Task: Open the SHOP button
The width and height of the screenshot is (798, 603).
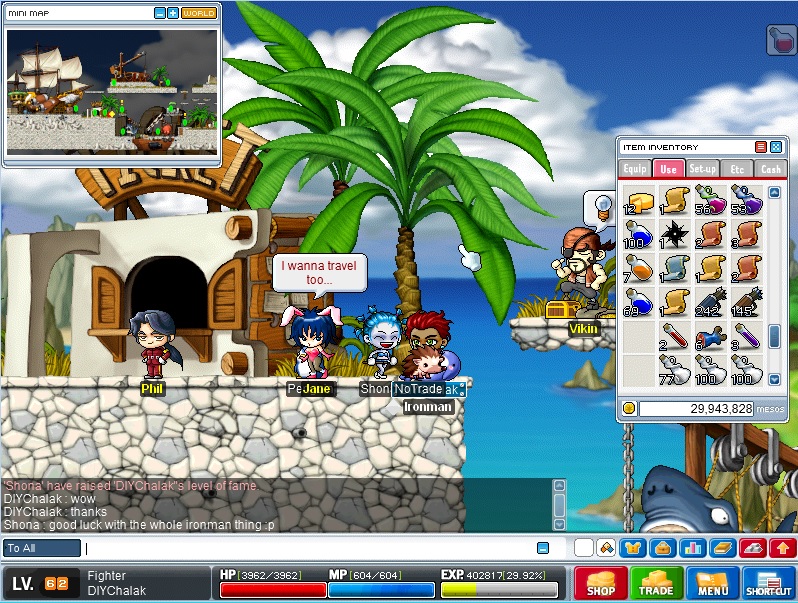Action: pos(600,583)
